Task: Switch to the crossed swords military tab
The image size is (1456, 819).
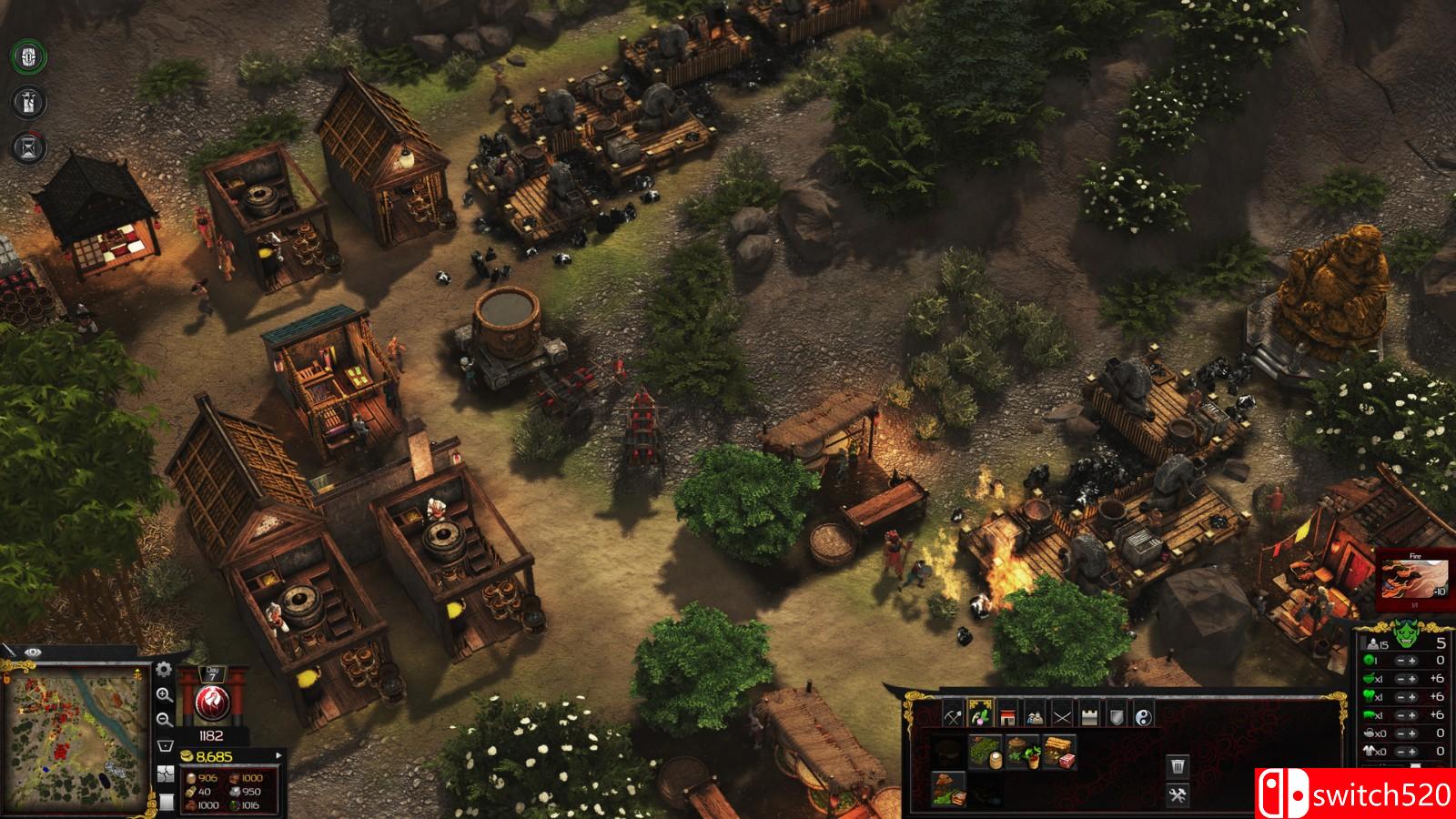Action: (x=1062, y=715)
